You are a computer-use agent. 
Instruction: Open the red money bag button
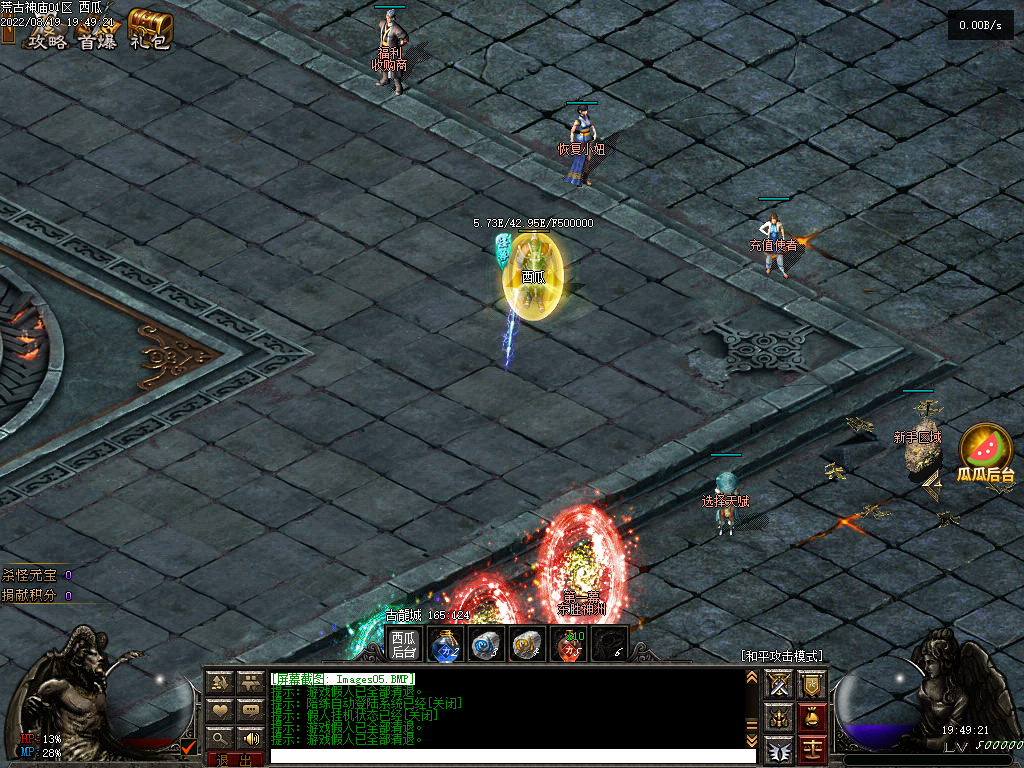[x=812, y=716]
